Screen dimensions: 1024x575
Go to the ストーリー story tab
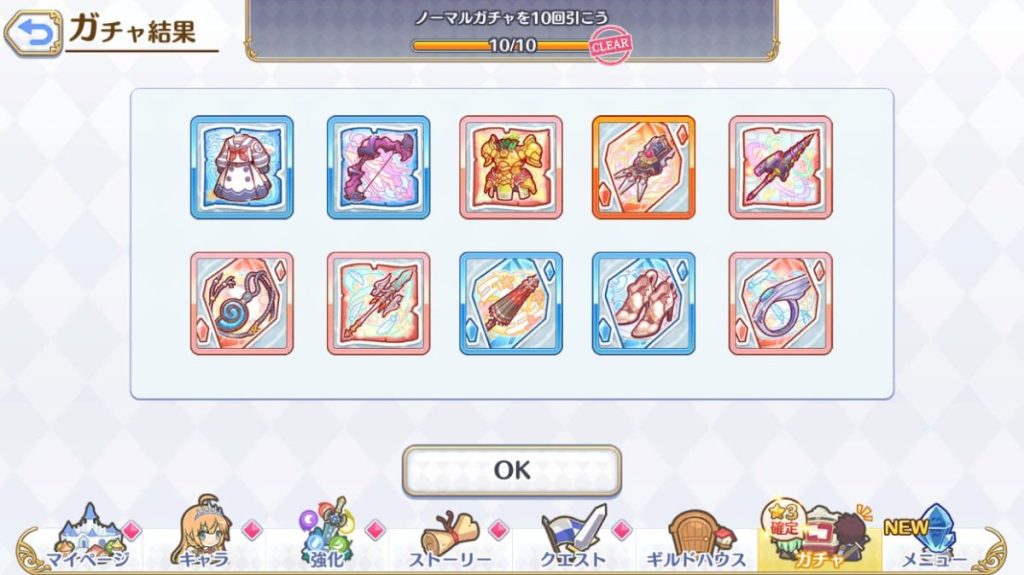point(450,537)
